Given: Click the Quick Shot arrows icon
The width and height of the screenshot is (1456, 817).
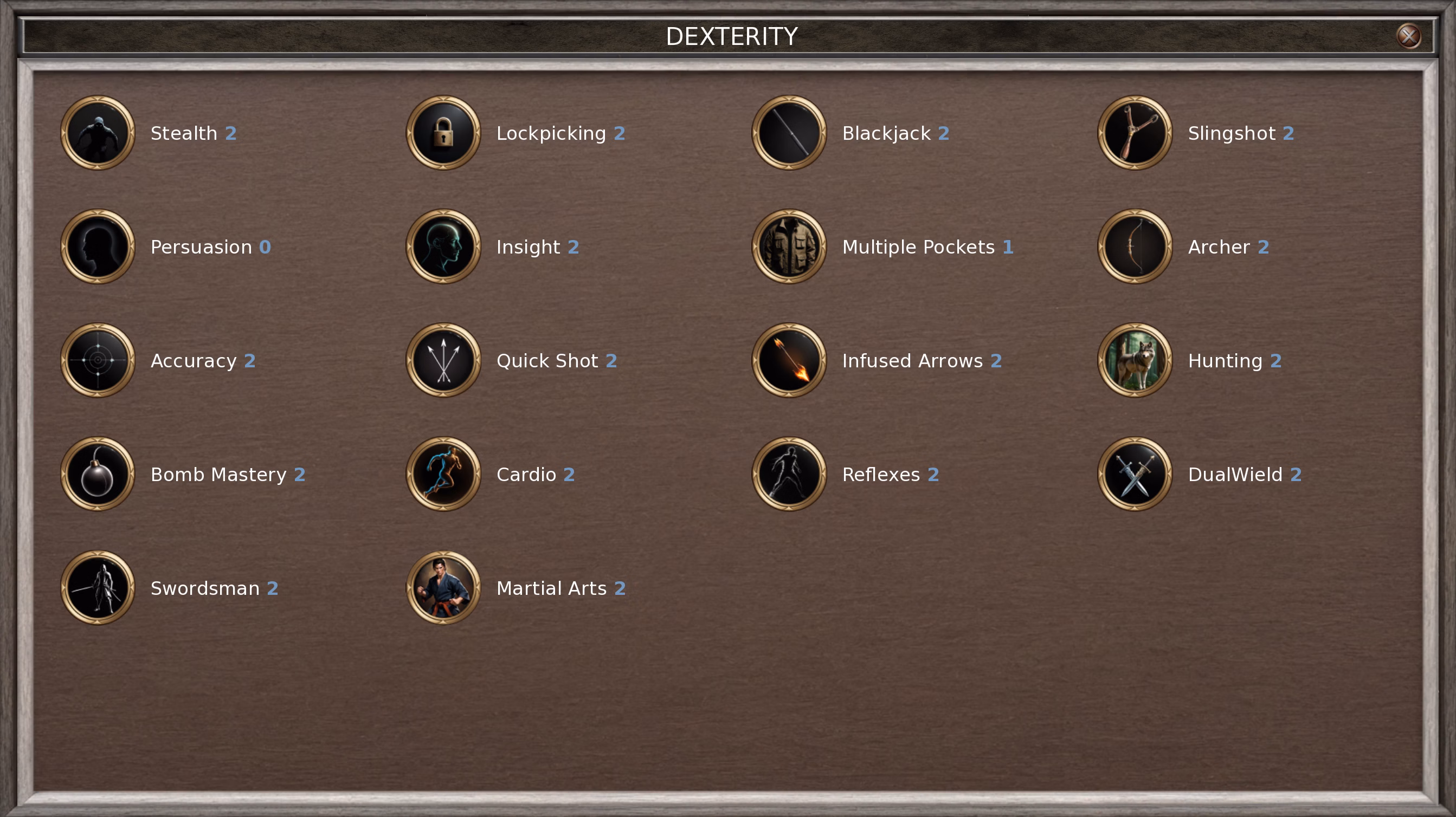Looking at the screenshot, I should coord(443,360).
